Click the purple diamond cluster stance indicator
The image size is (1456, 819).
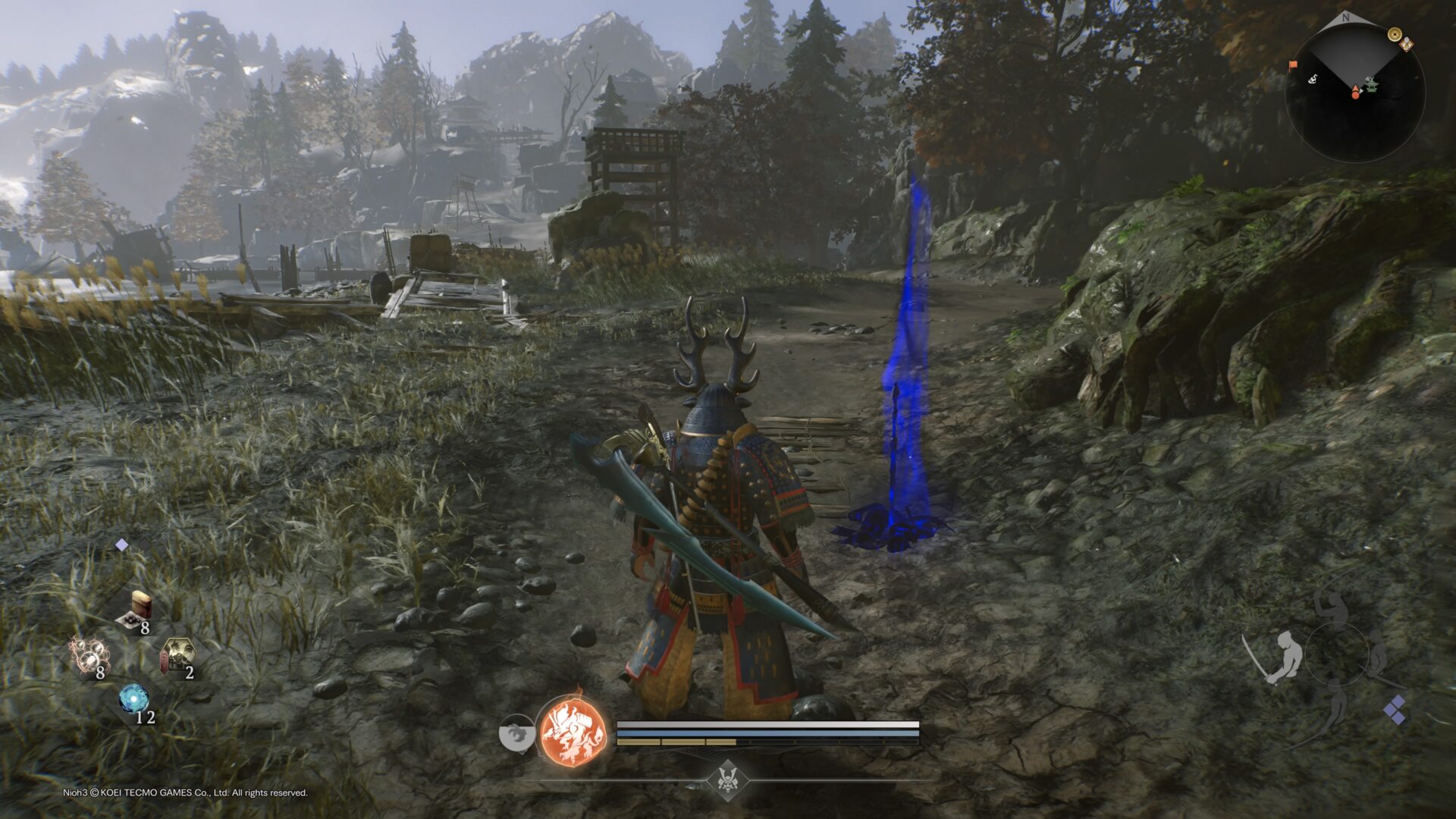1394,711
